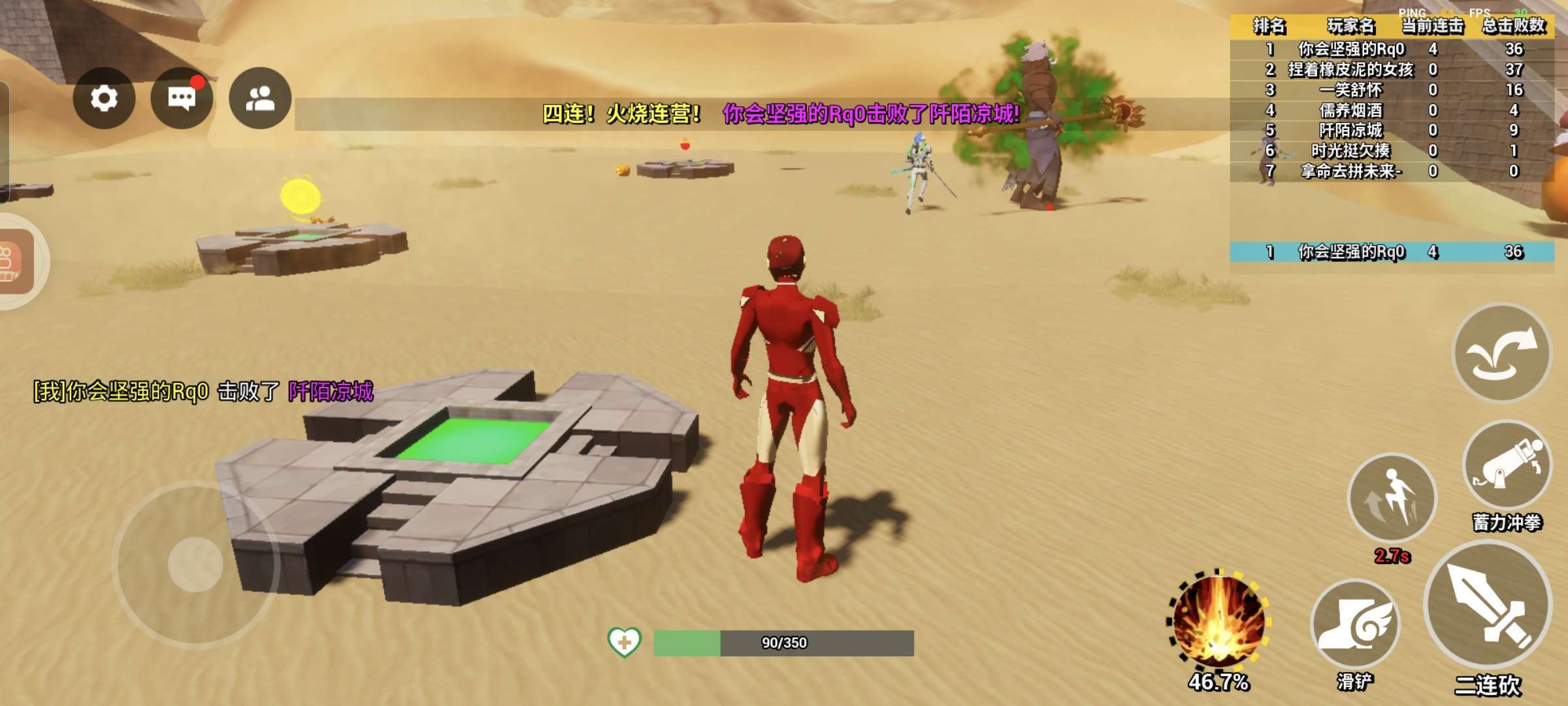
Task: Select player 一笑舒怀 in leaderboard
Action: [1350, 90]
